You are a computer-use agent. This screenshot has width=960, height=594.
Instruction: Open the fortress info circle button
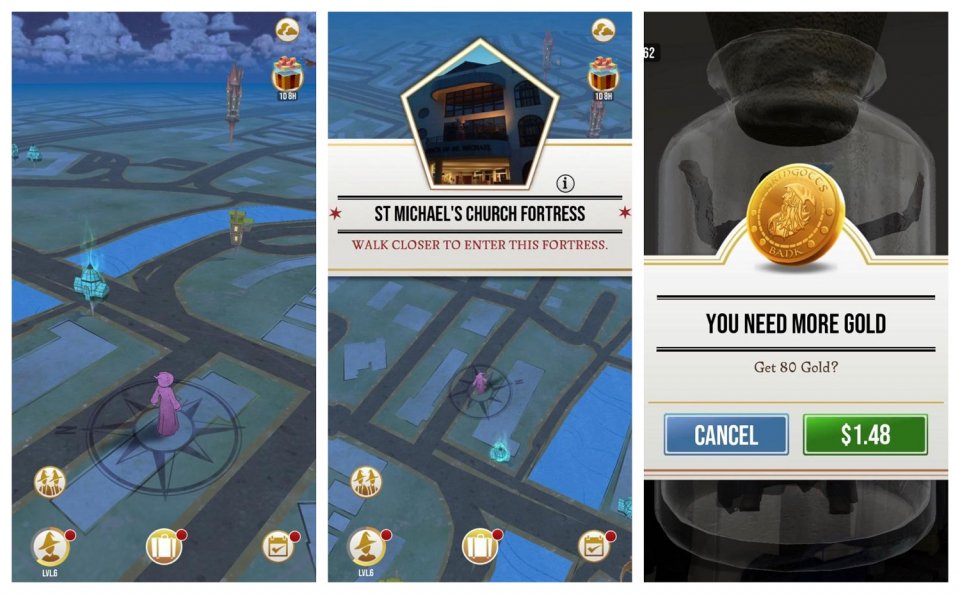tap(566, 183)
